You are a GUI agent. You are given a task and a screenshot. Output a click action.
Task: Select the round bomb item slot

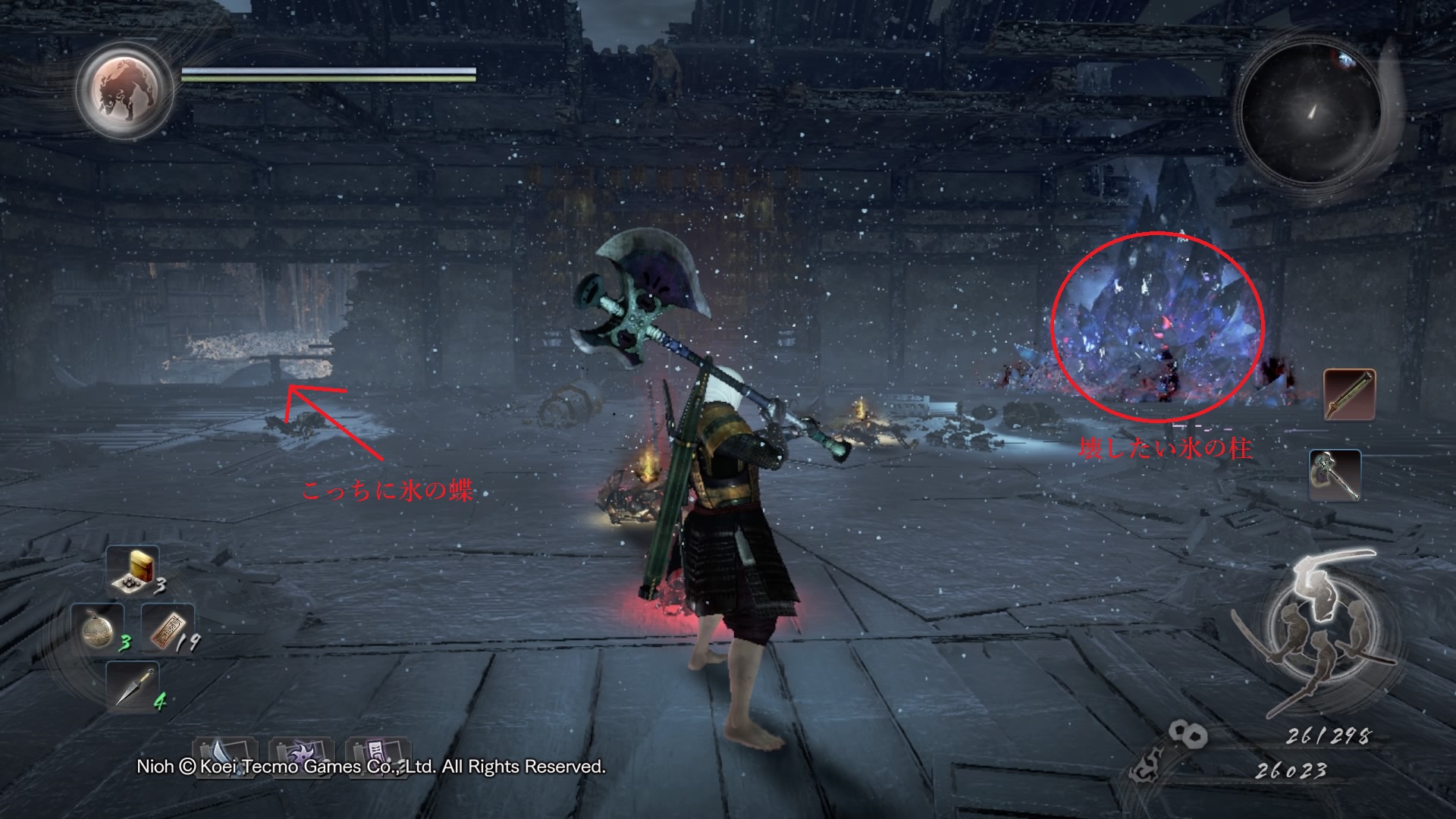coord(99,628)
